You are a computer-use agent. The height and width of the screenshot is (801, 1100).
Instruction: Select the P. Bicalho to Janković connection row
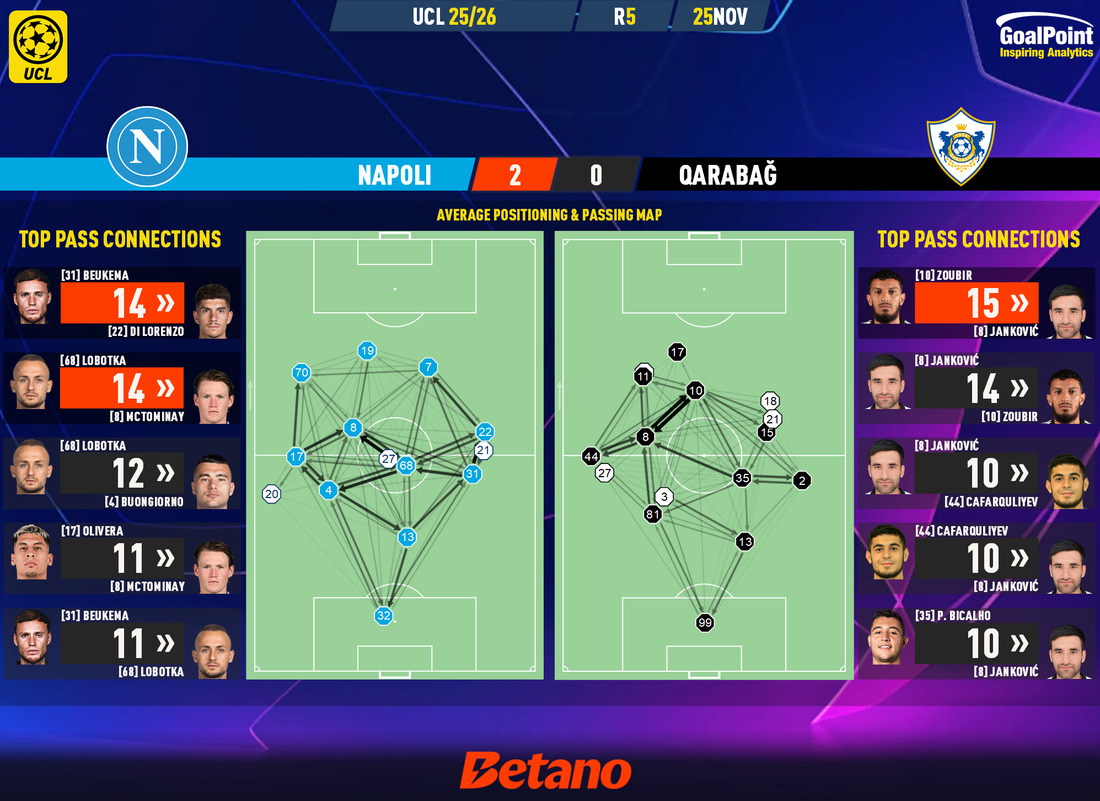(977, 643)
